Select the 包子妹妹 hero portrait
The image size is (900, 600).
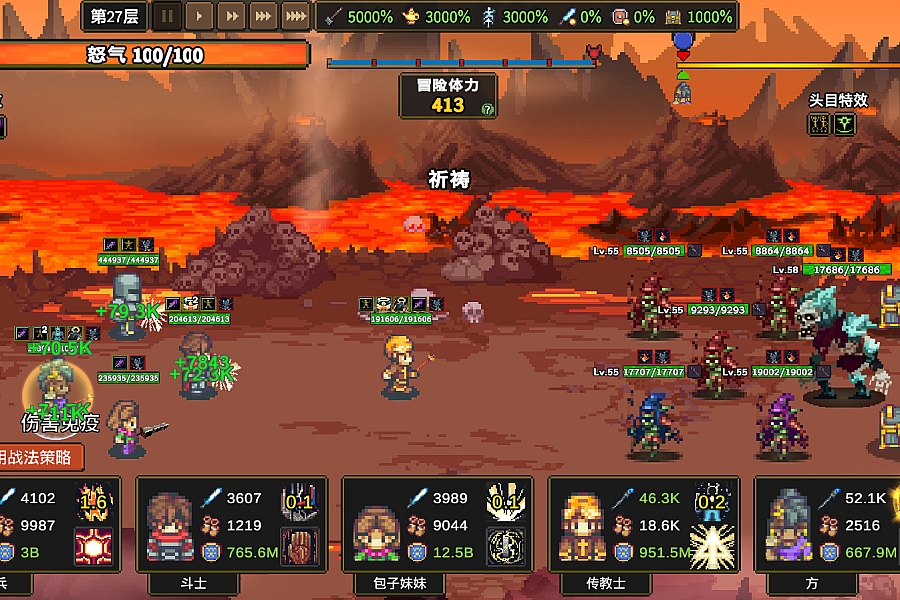click(x=376, y=527)
